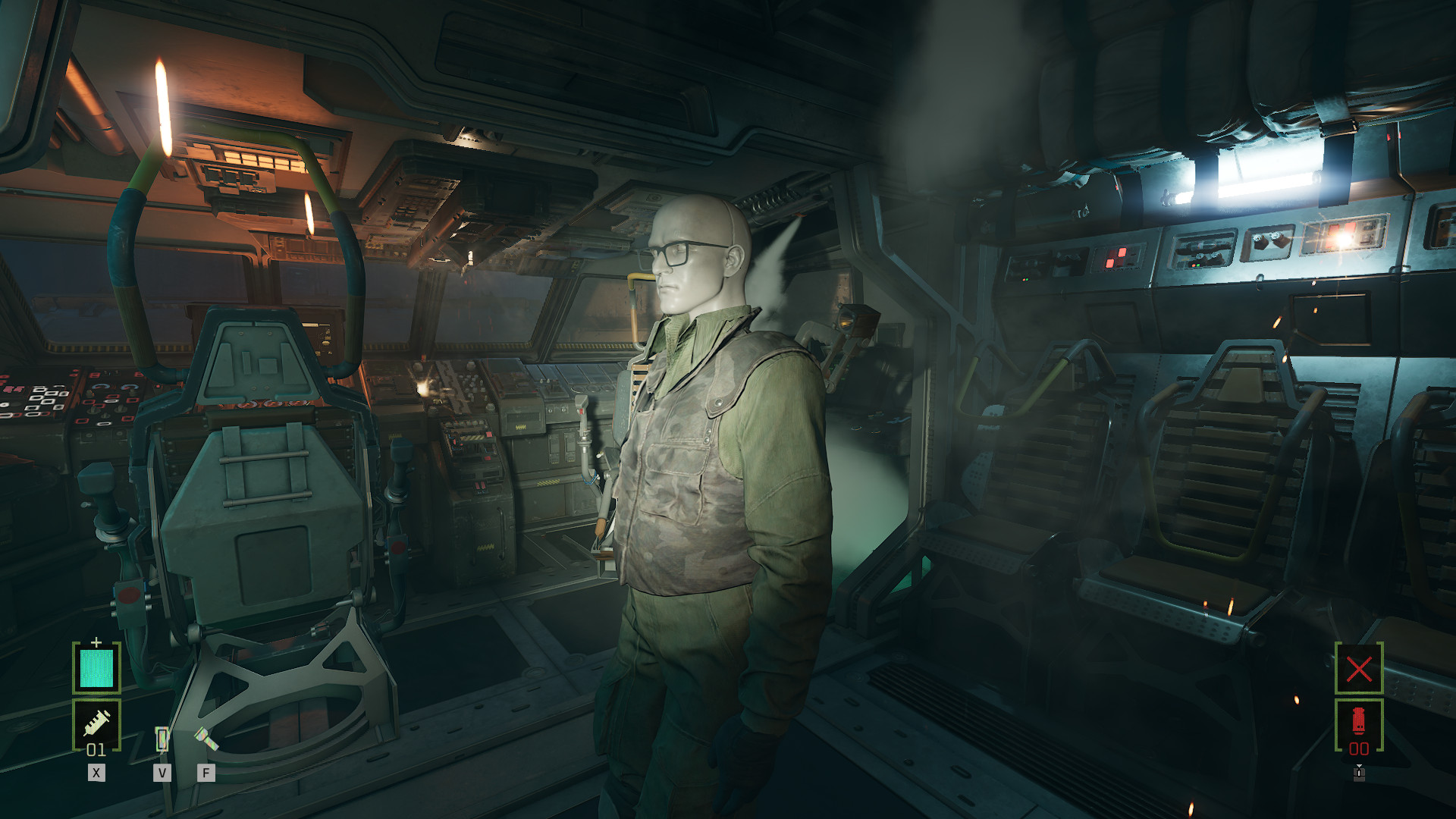Toggle the flashlight icon
1456x819 pixels.
click(206, 739)
